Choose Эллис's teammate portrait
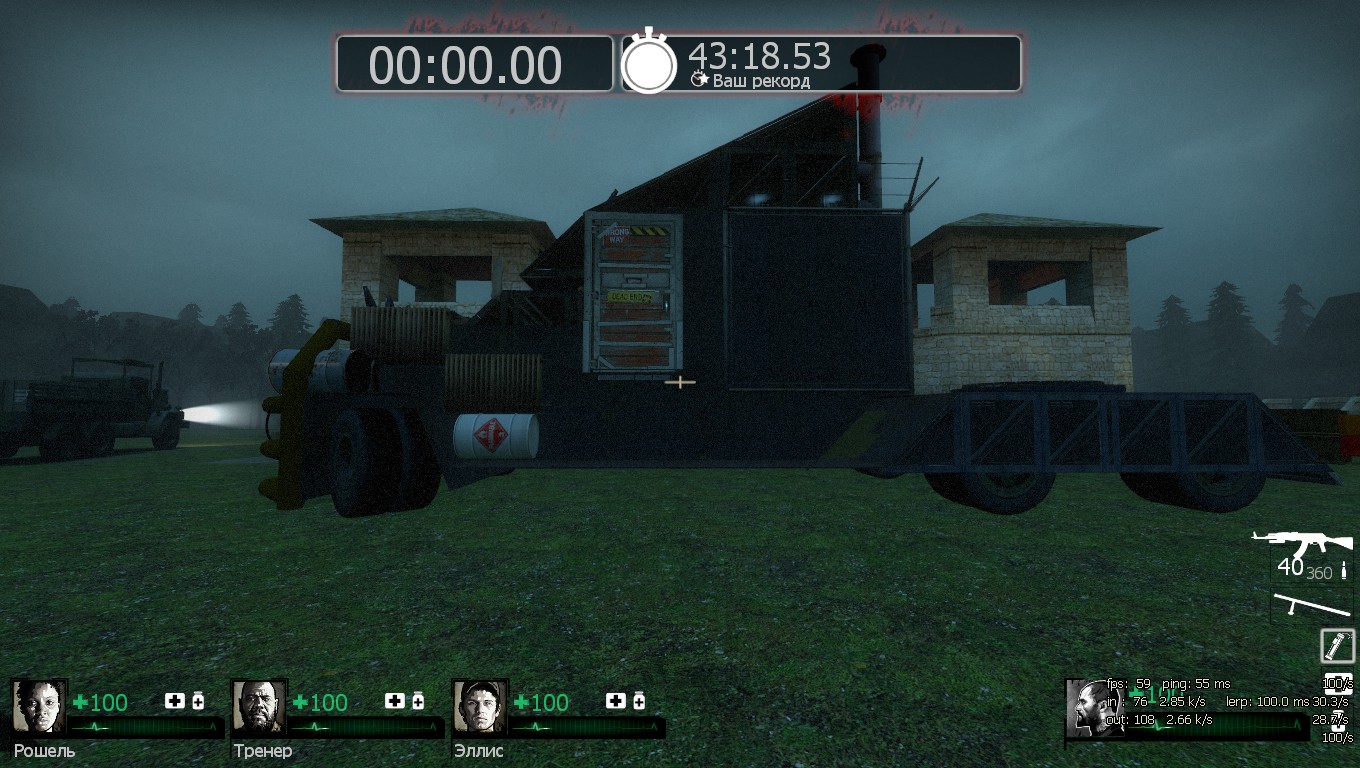The width and height of the screenshot is (1360, 768). 480,707
